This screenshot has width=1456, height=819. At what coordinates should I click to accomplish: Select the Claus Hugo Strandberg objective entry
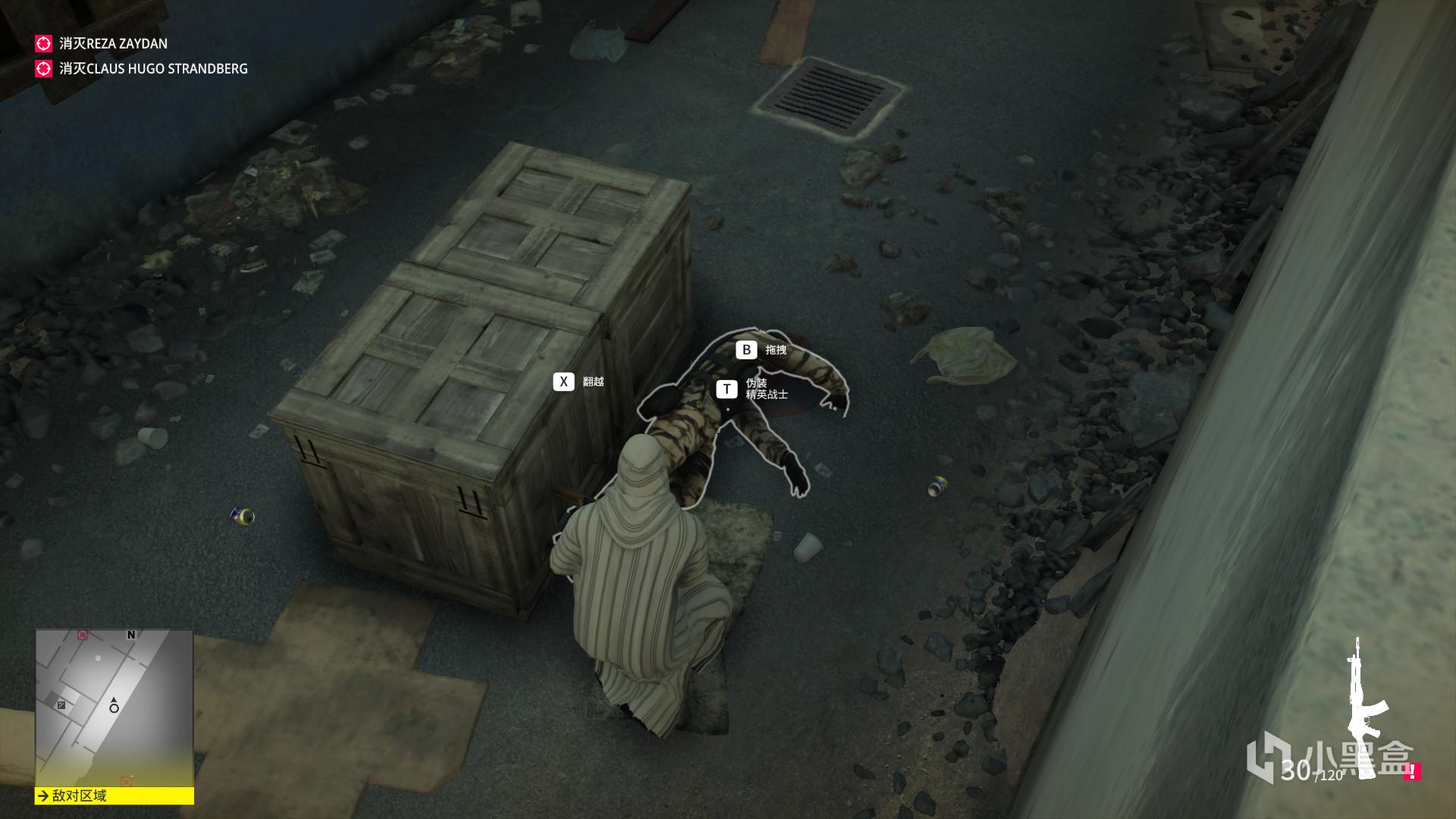152,69
